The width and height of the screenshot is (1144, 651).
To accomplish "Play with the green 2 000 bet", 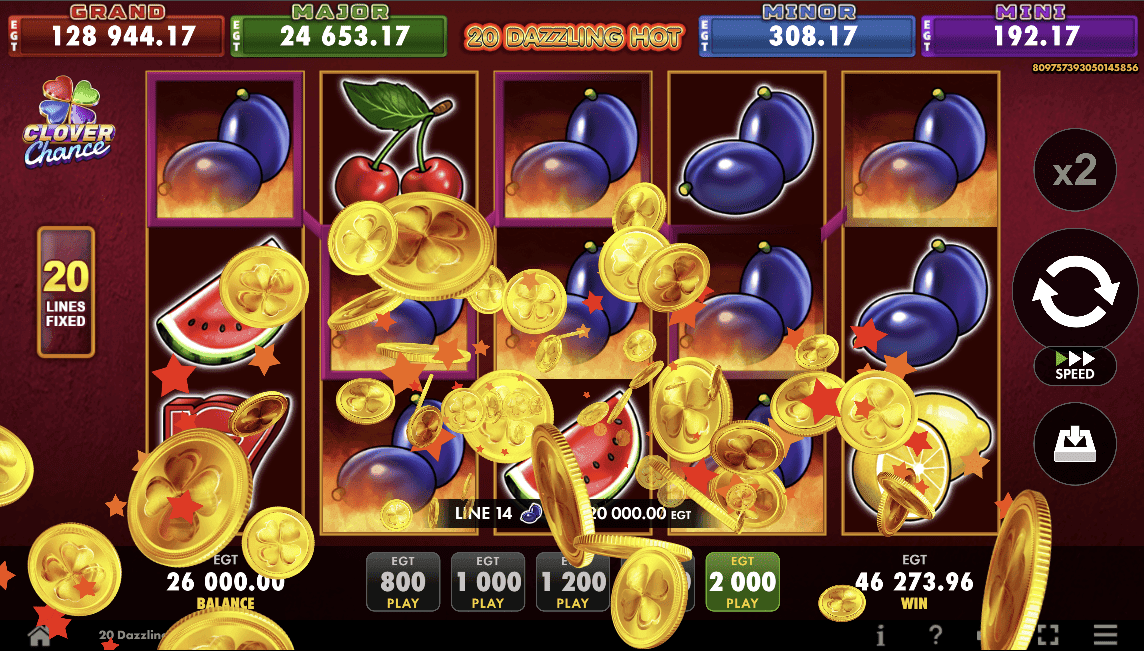I will pyautogui.click(x=742, y=581).
